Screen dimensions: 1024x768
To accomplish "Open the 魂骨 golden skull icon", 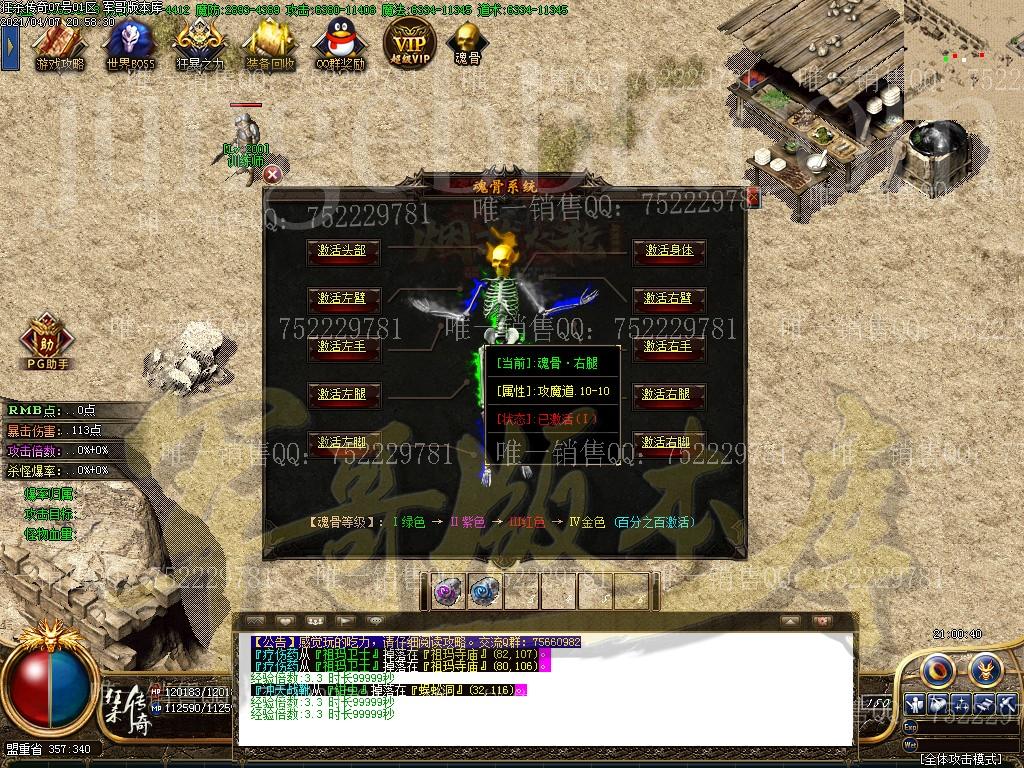I will (467, 42).
